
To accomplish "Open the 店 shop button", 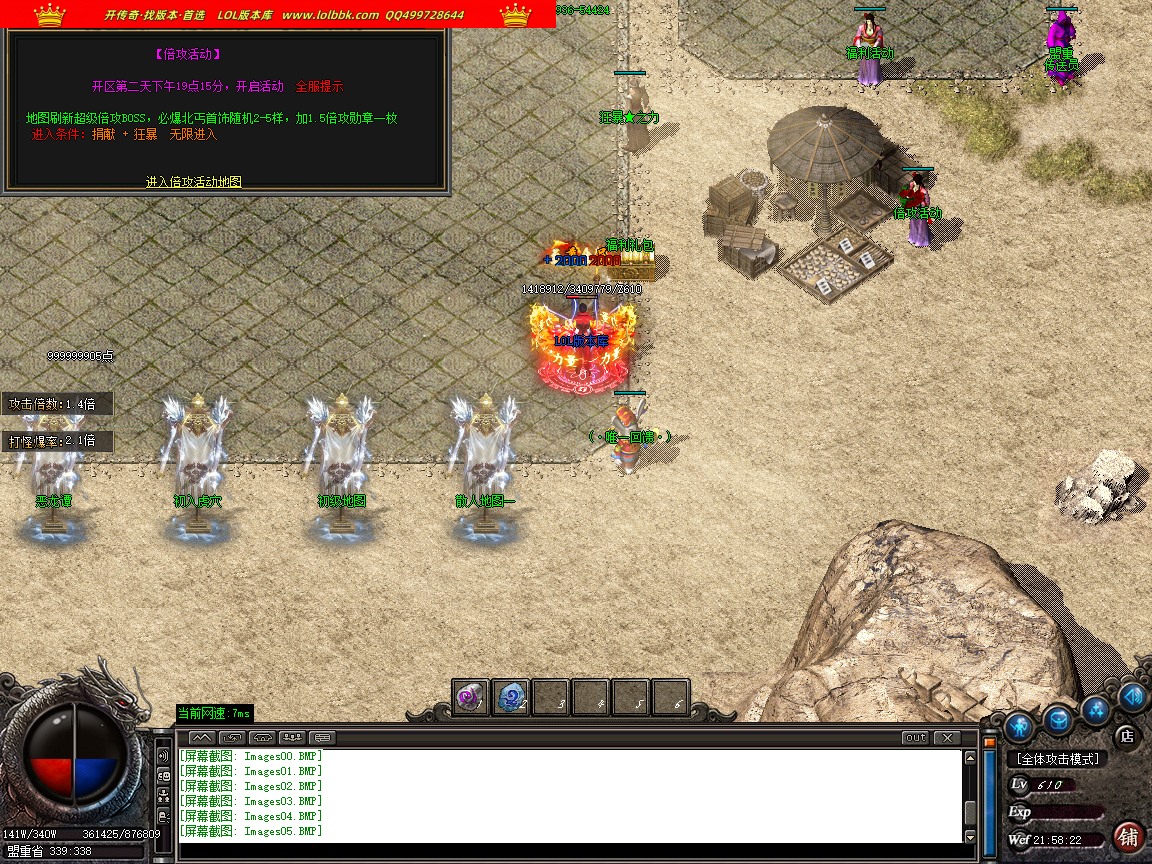I will 1126,735.
